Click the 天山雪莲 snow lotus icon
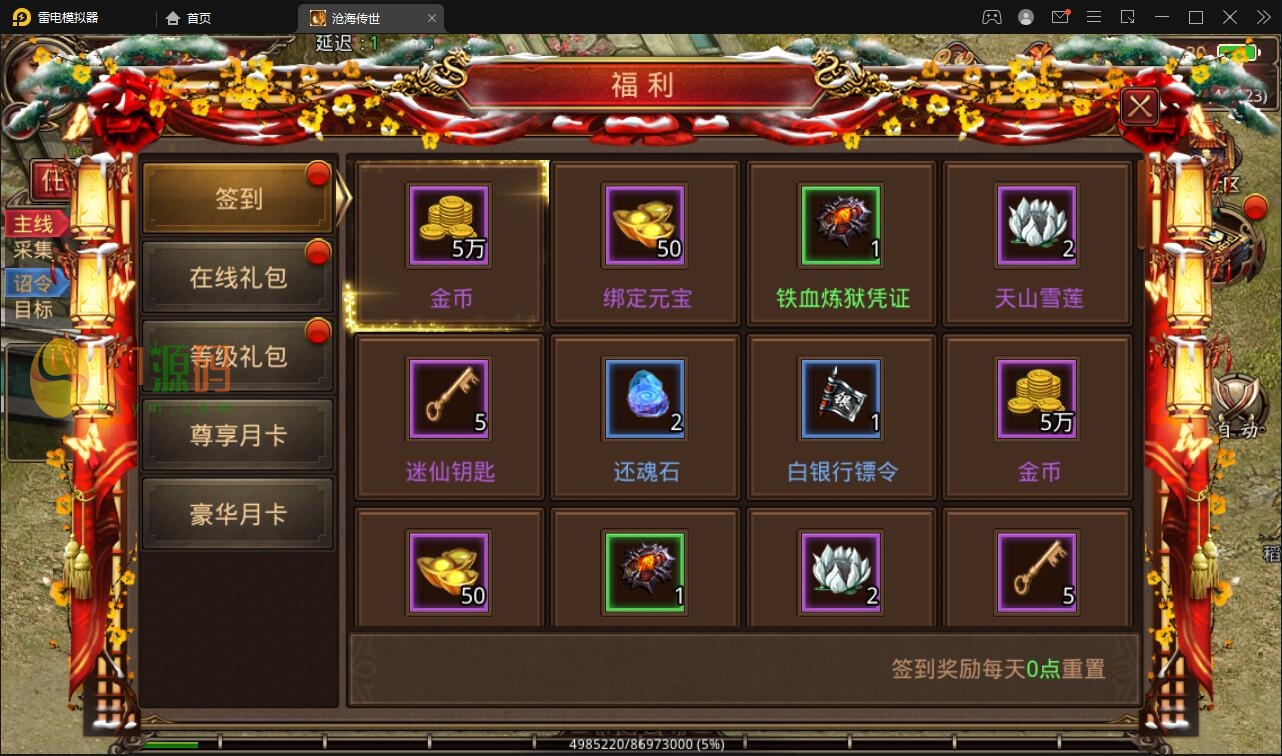The image size is (1282, 756). [1038, 225]
